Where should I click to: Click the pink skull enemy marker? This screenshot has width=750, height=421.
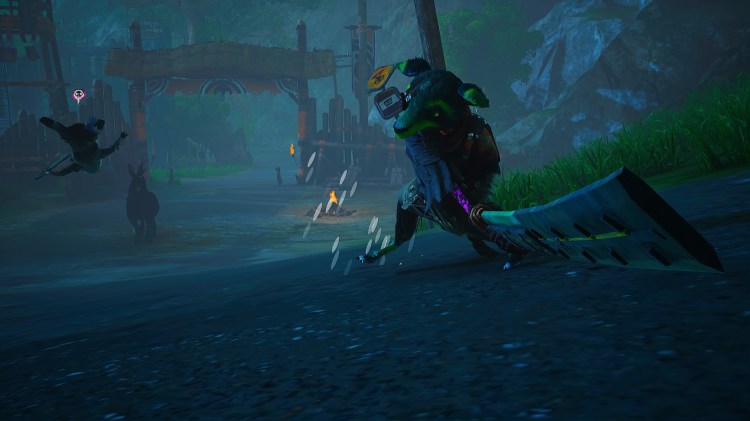[x=78, y=95]
